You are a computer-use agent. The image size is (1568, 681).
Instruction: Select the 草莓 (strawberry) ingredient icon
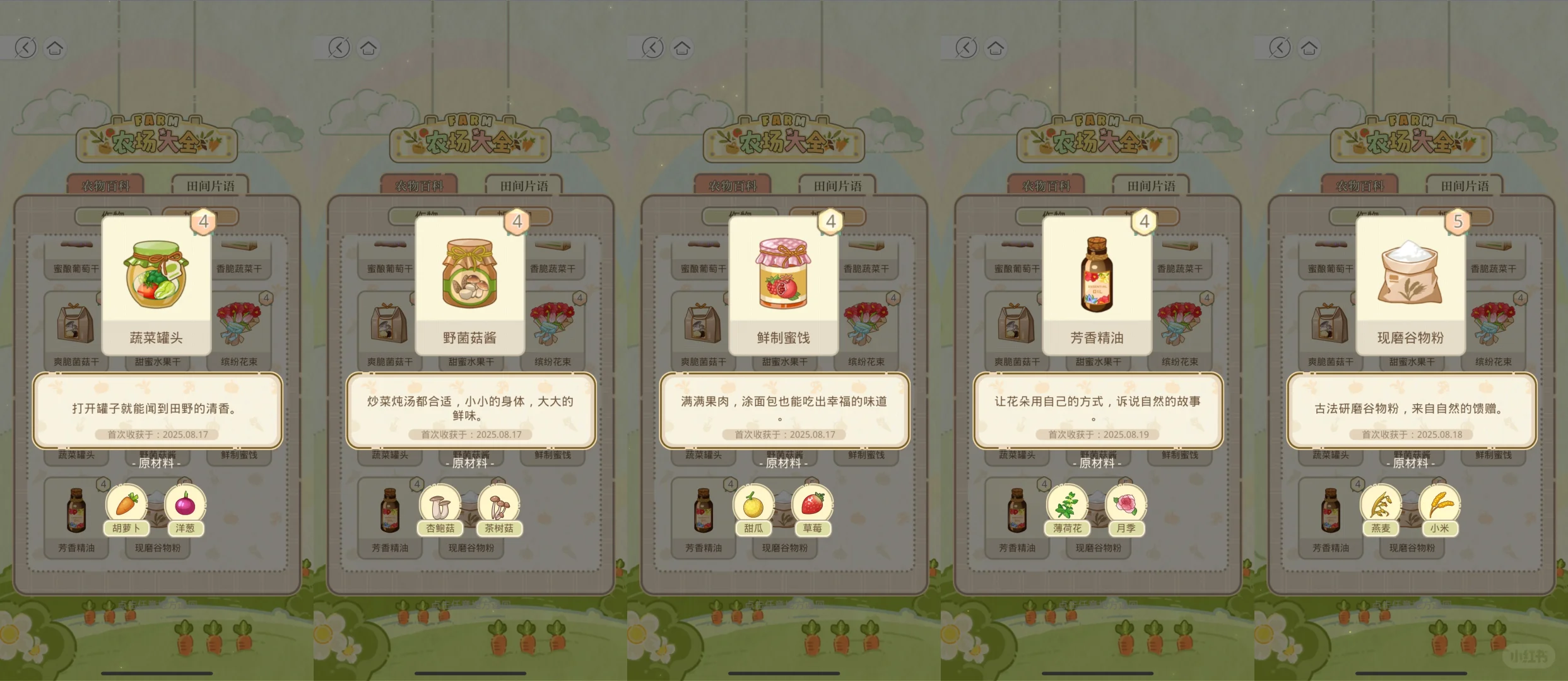pos(812,503)
